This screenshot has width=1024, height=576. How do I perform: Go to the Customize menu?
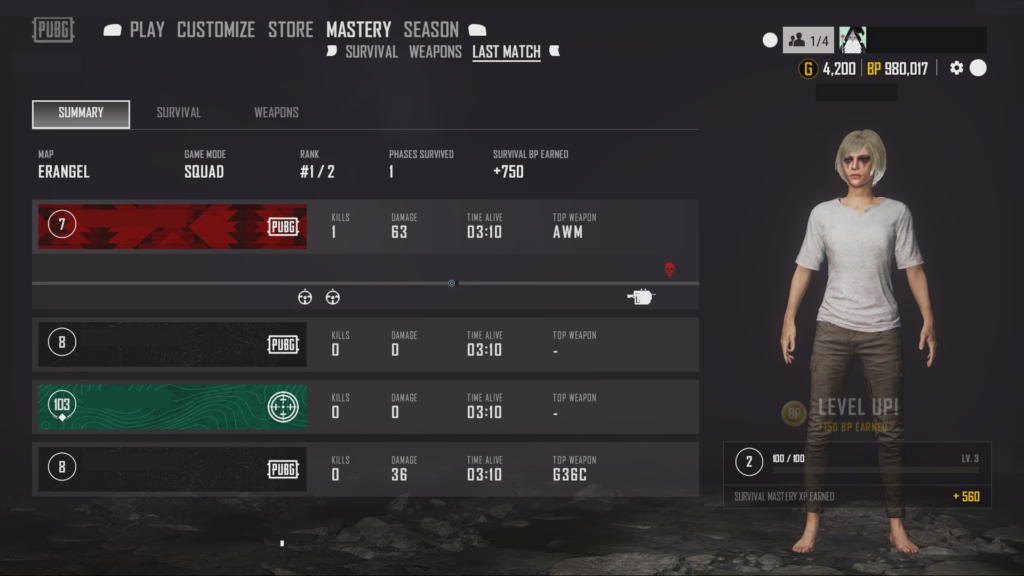215,30
